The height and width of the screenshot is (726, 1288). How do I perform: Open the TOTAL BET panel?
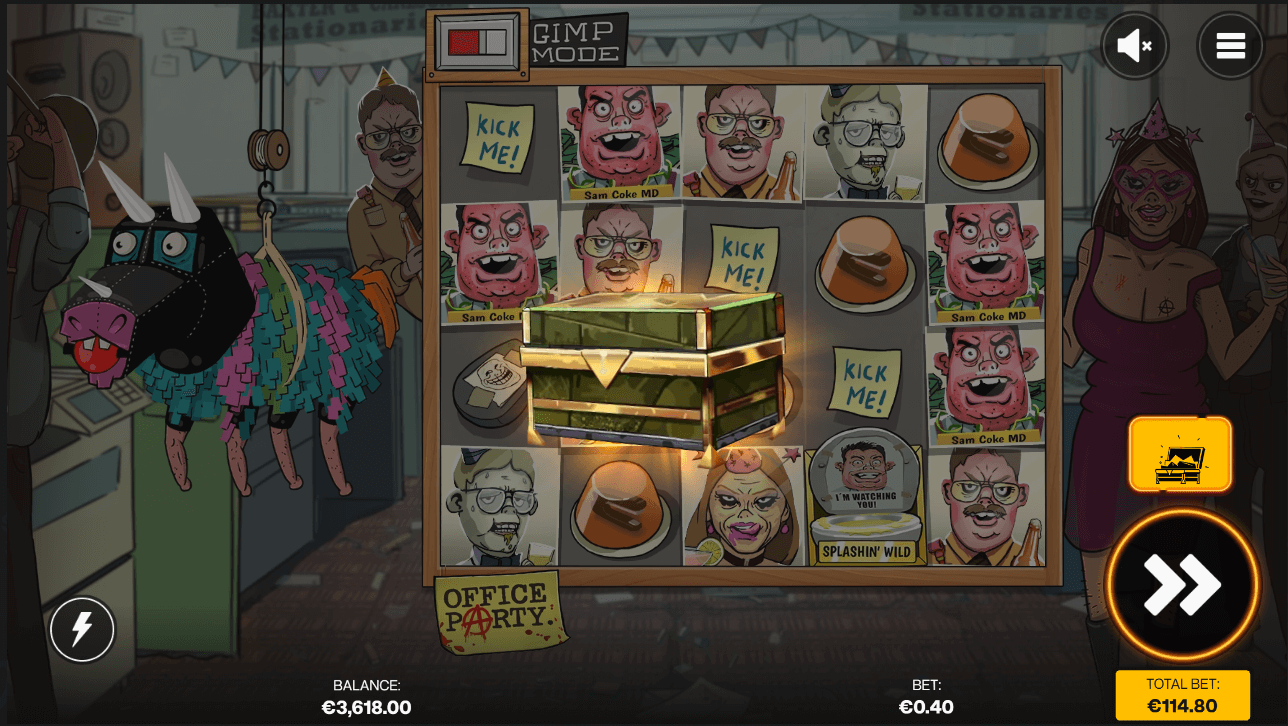coord(1181,694)
